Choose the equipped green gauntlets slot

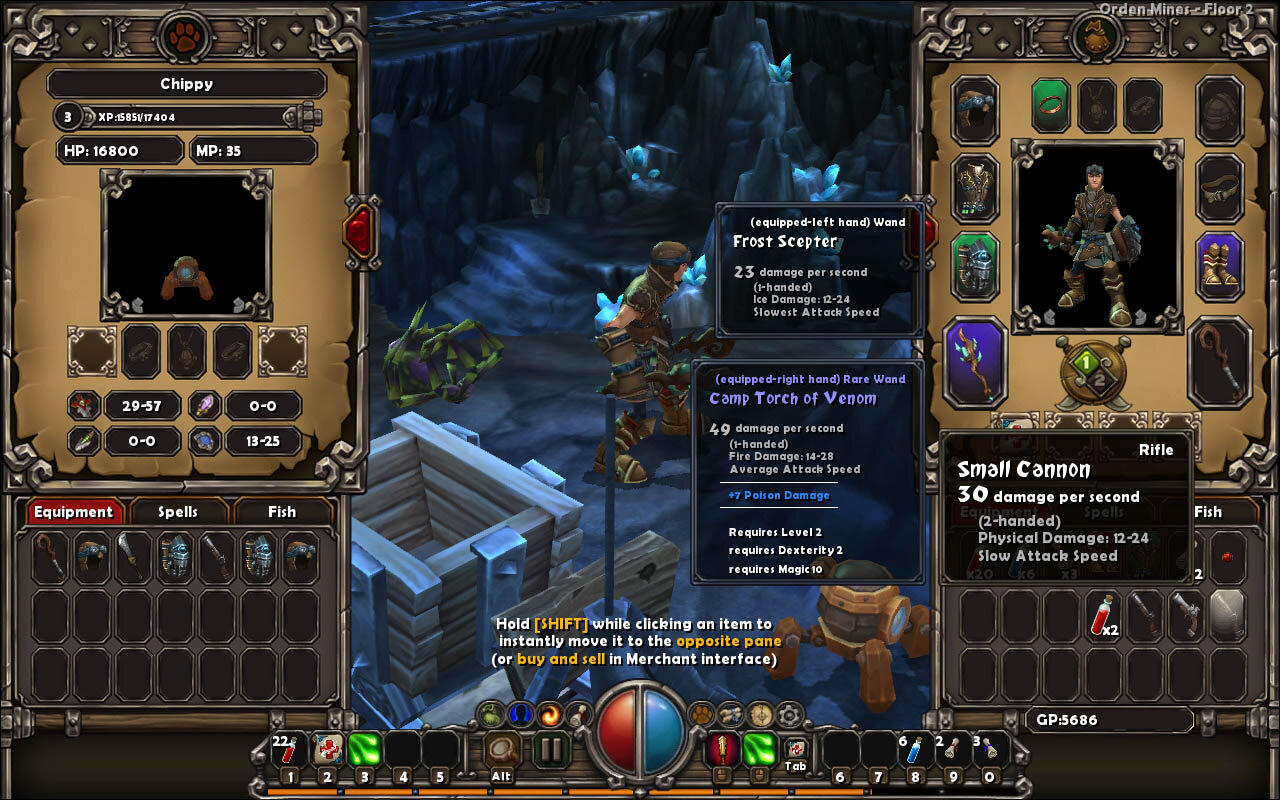pos(975,266)
